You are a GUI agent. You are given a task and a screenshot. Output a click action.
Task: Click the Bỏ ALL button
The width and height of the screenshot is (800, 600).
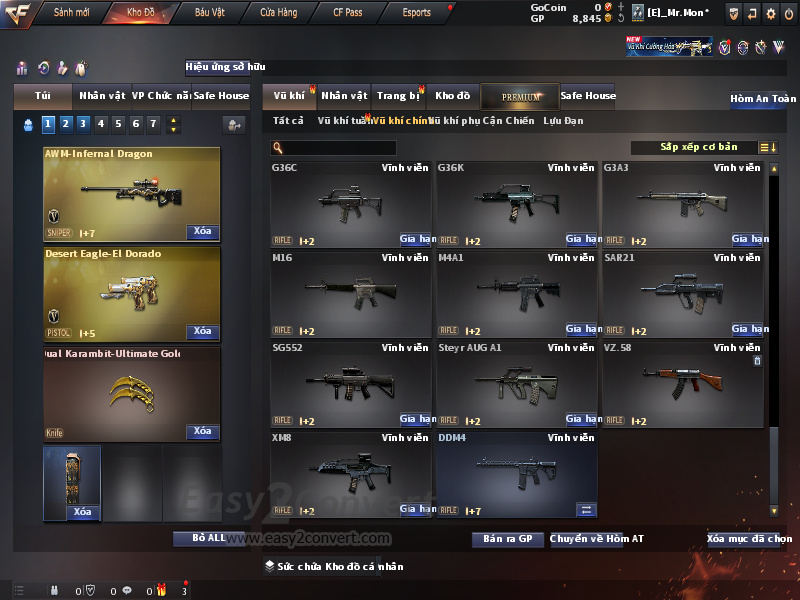tap(208, 538)
